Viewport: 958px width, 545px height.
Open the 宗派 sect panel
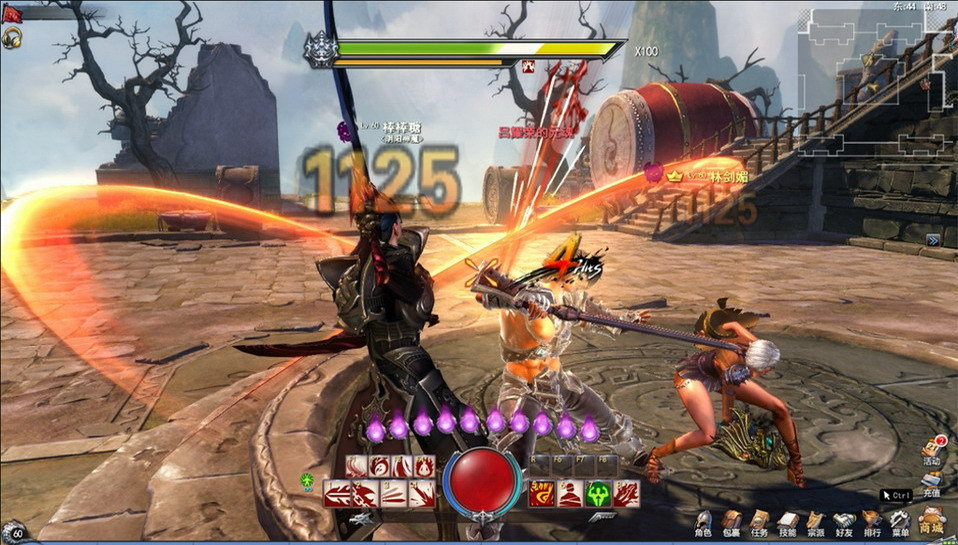click(x=816, y=521)
